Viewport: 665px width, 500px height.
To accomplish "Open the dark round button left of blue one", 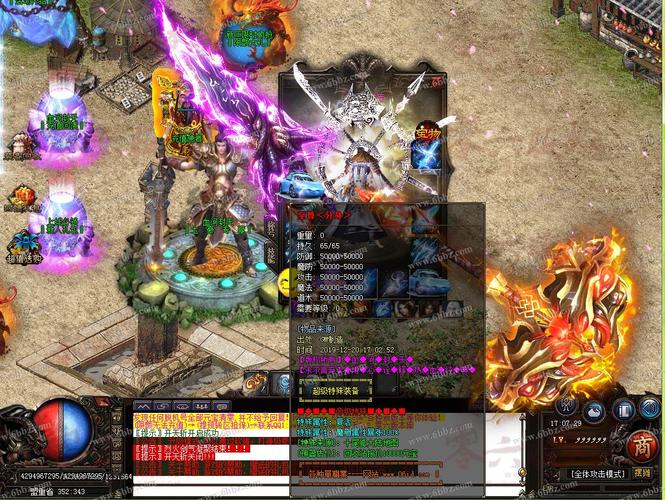I will point(566,406).
